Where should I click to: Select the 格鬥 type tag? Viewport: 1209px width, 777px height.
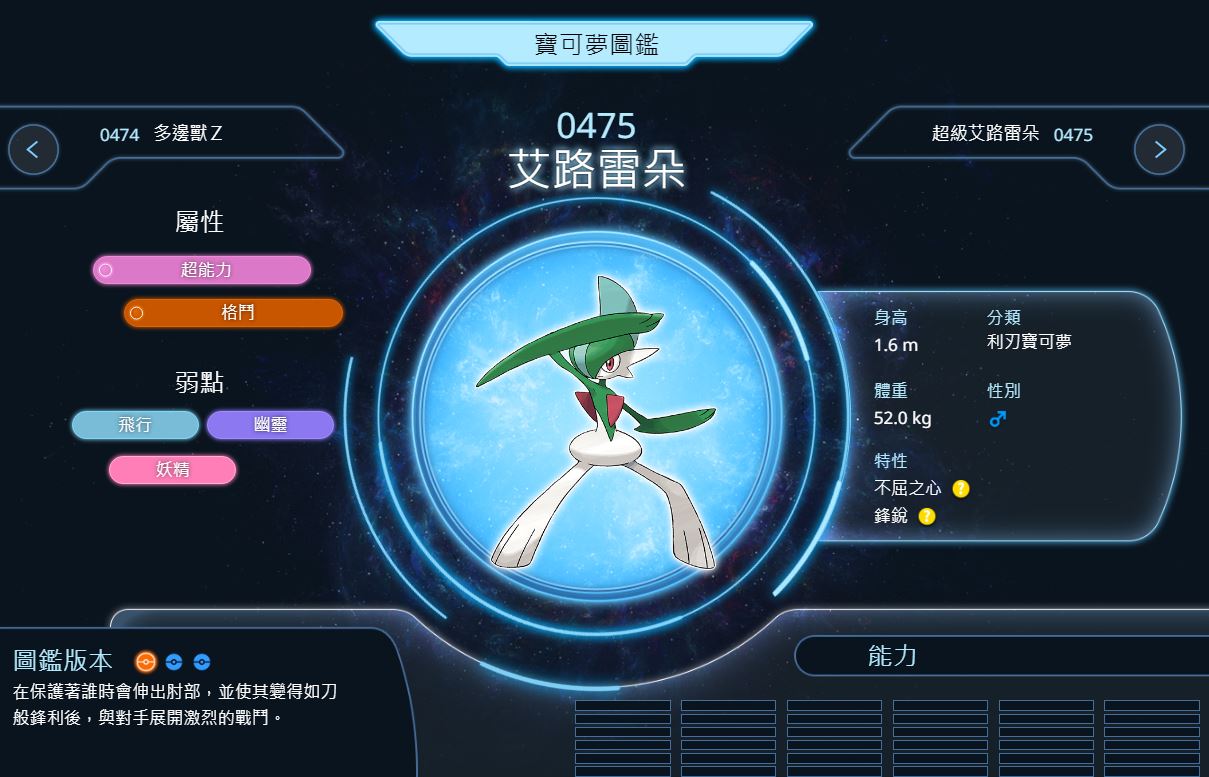tap(234, 313)
